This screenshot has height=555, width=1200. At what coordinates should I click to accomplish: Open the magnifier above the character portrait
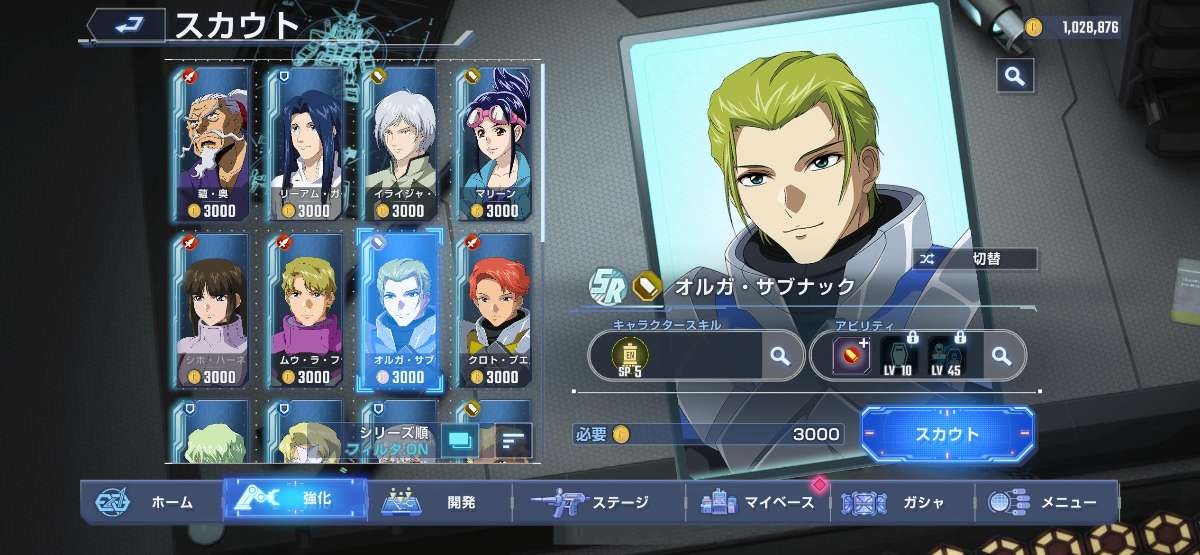[1014, 74]
